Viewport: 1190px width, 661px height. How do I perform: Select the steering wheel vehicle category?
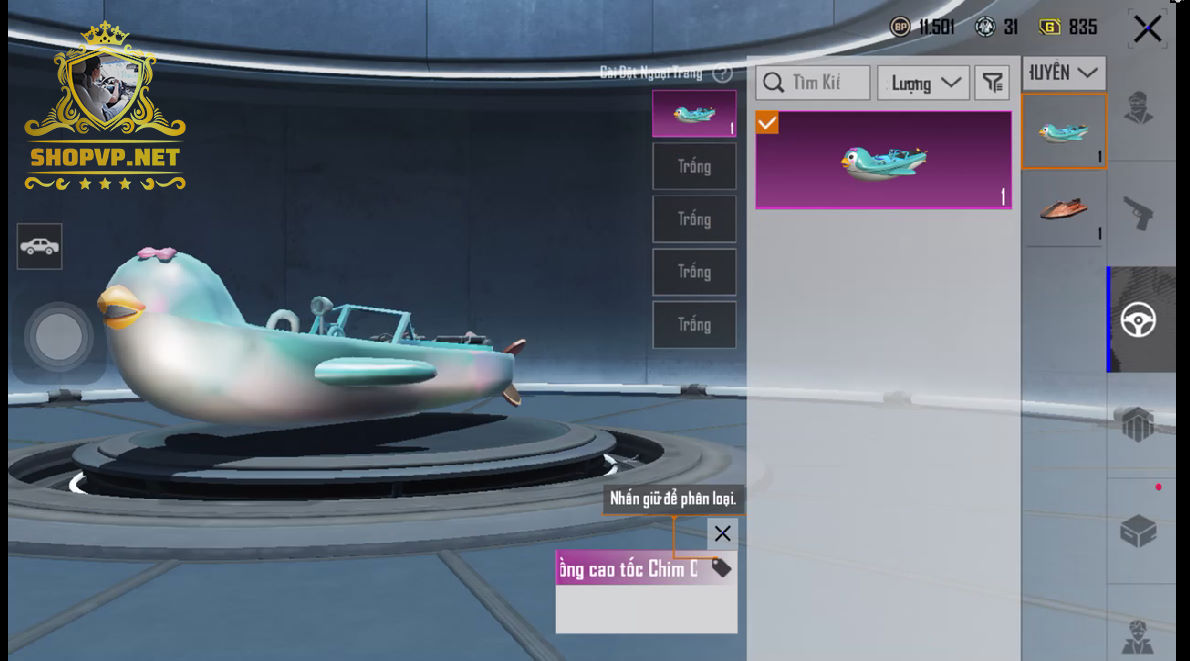pos(1139,320)
